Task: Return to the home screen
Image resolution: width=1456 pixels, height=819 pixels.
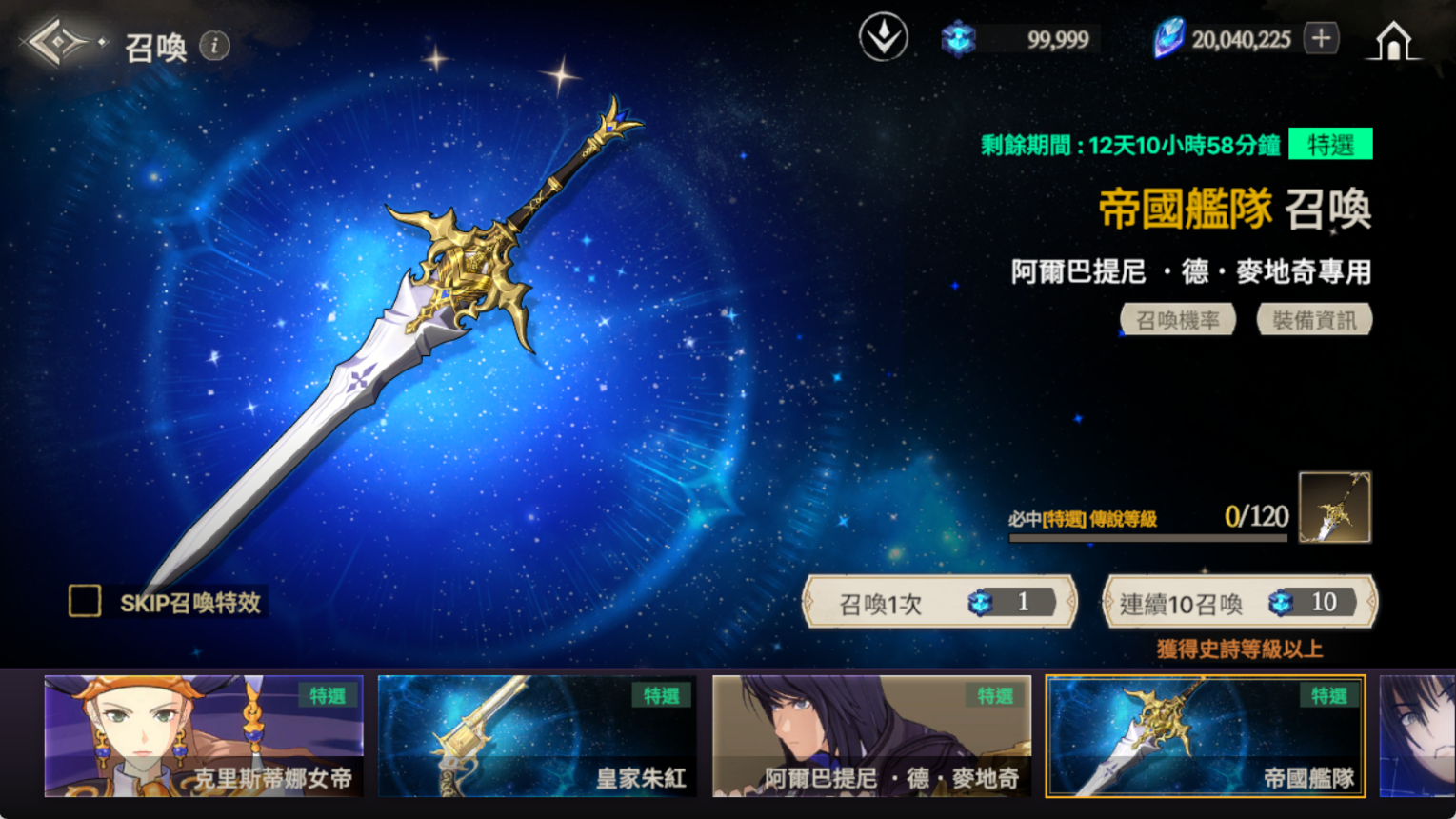Action: point(1393,41)
